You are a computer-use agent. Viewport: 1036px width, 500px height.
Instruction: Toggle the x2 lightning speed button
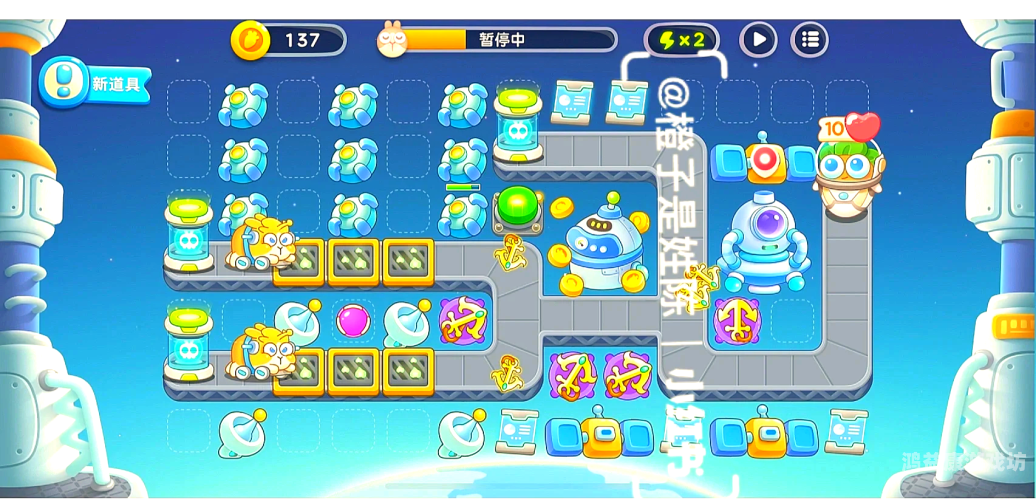tap(681, 40)
